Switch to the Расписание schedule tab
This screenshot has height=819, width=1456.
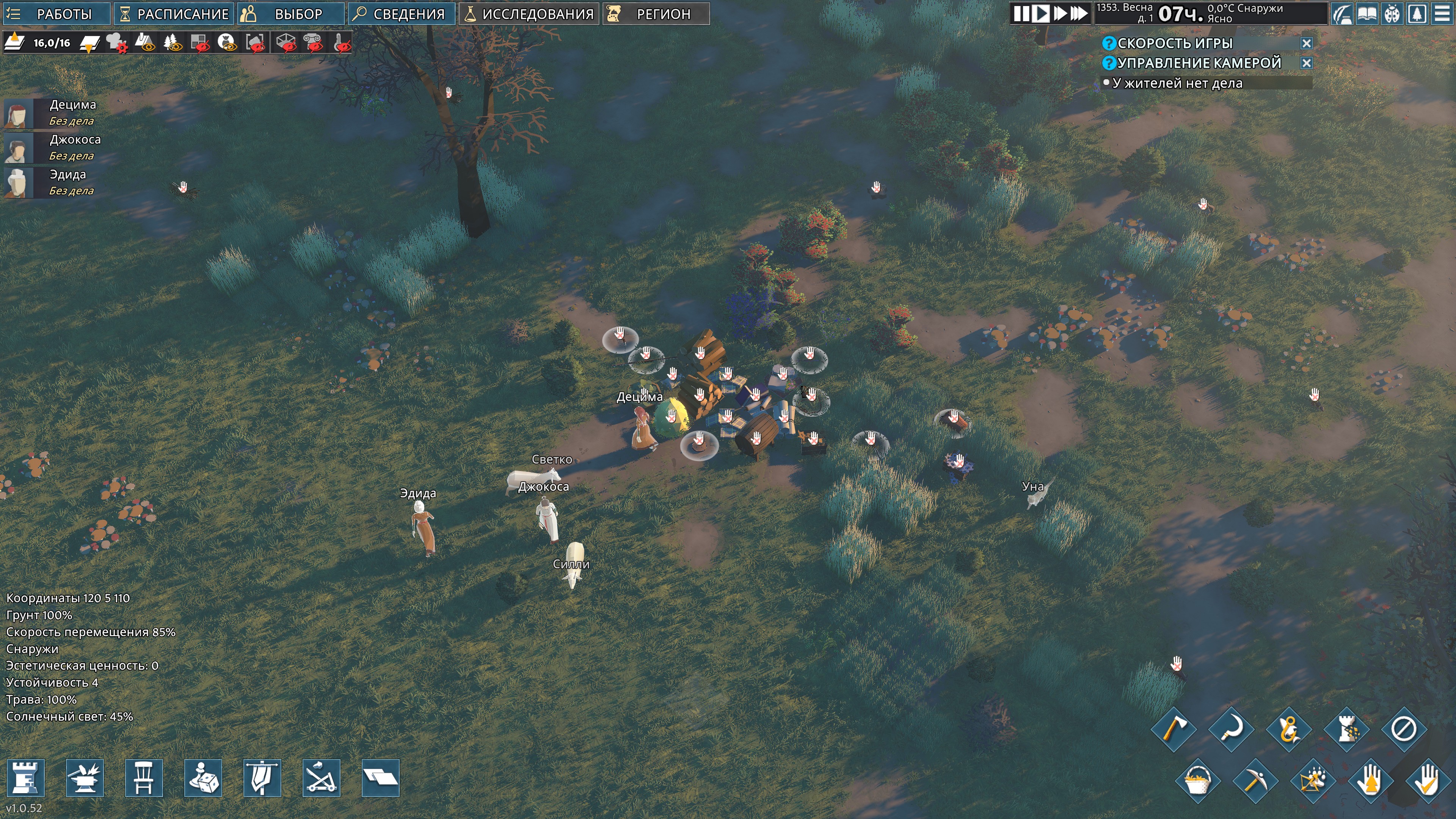coord(174,14)
